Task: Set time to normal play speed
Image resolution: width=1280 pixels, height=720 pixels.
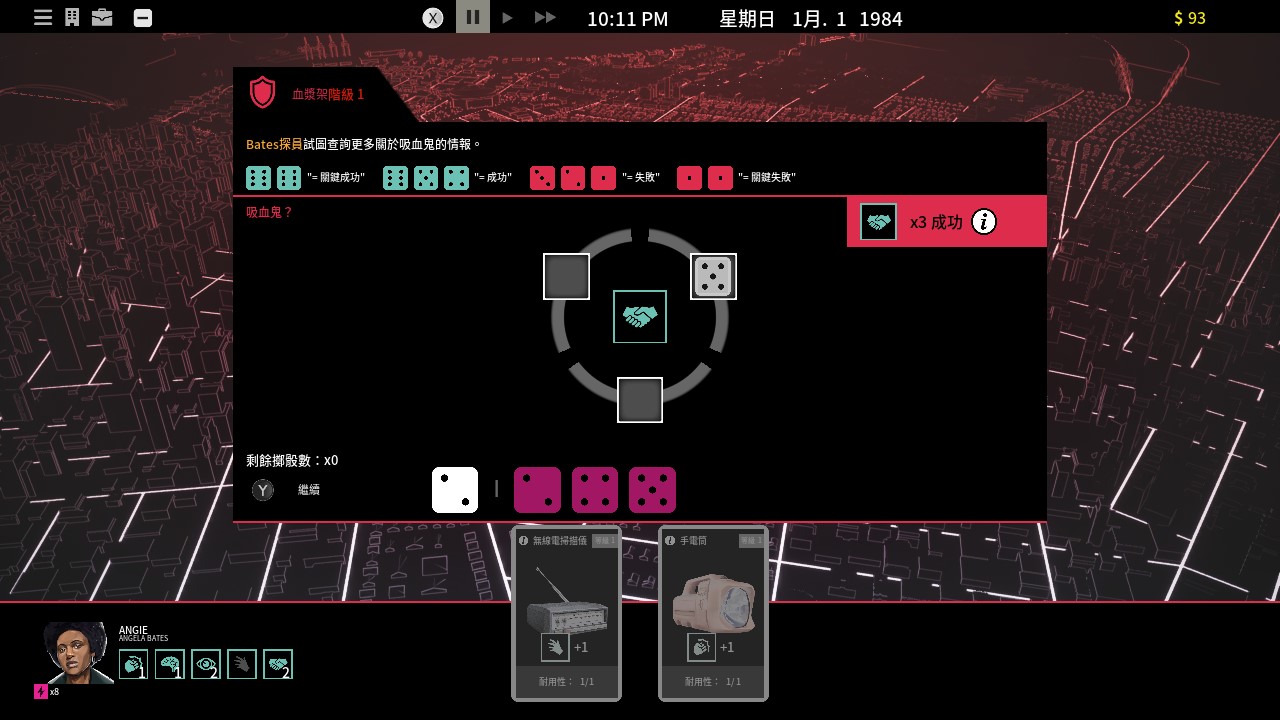Action: pos(508,18)
